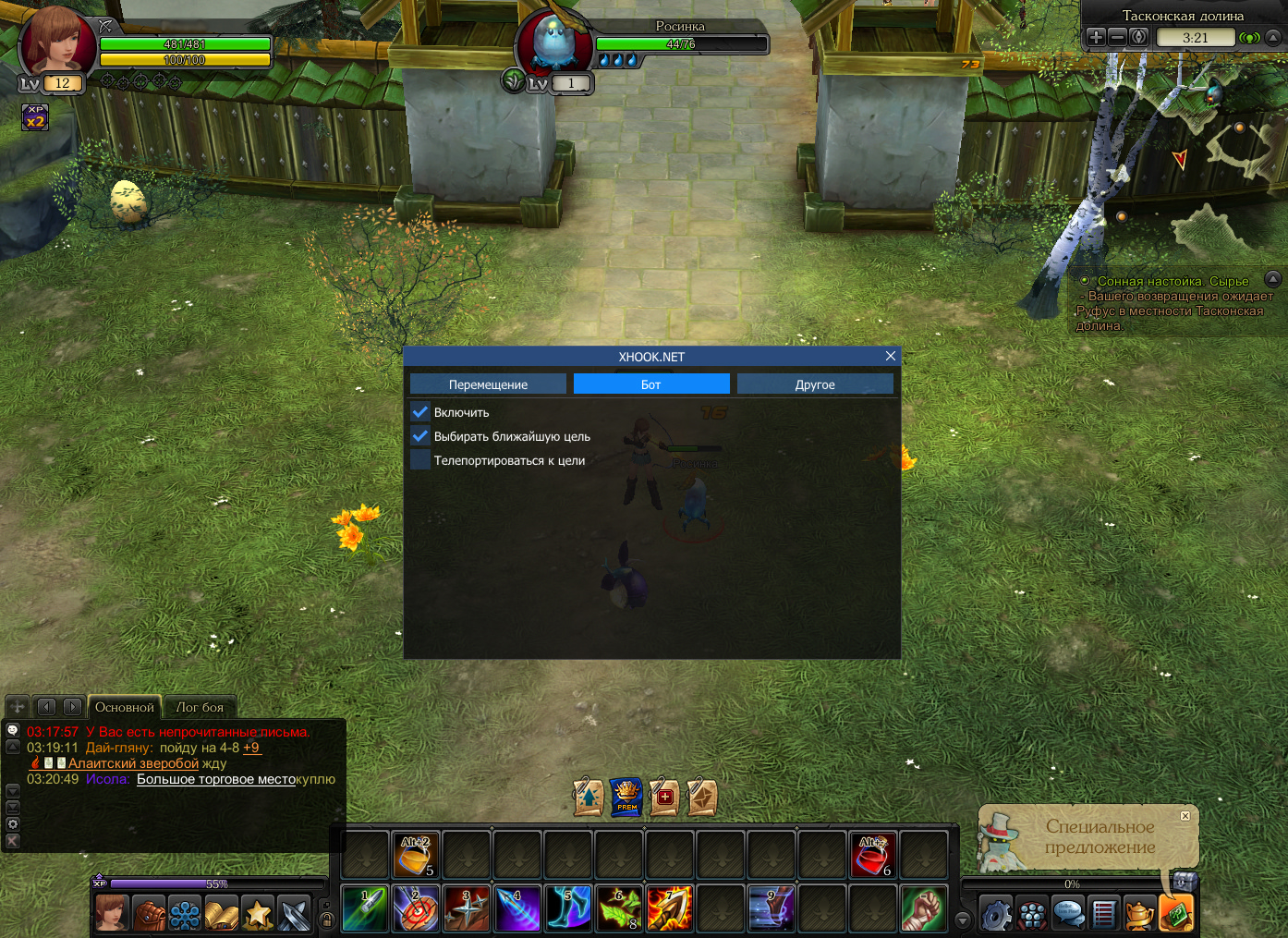This screenshot has width=1288, height=938.
Task: Switch chat to Лог боя tab
Action: (200, 707)
